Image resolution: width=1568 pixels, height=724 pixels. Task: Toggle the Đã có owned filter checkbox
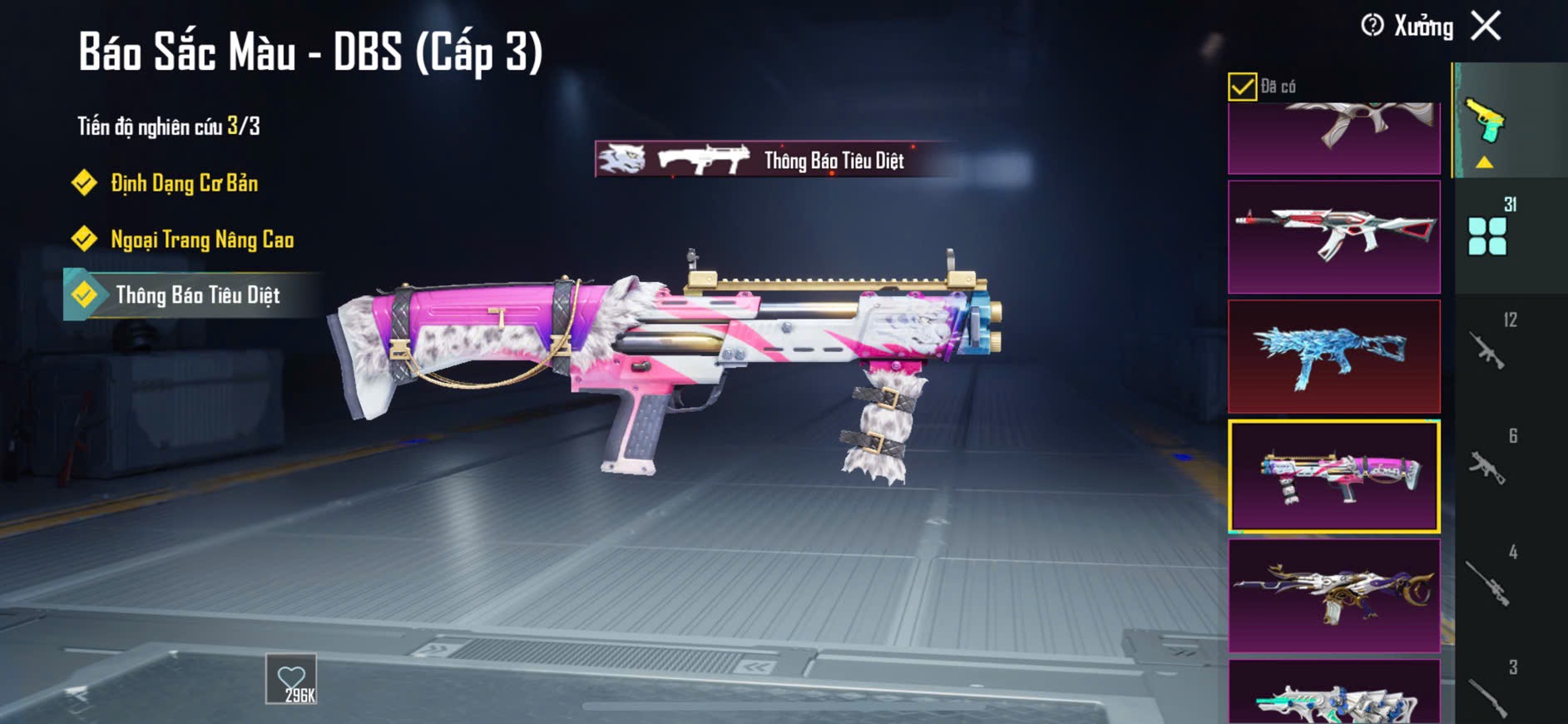click(x=1242, y=87)
